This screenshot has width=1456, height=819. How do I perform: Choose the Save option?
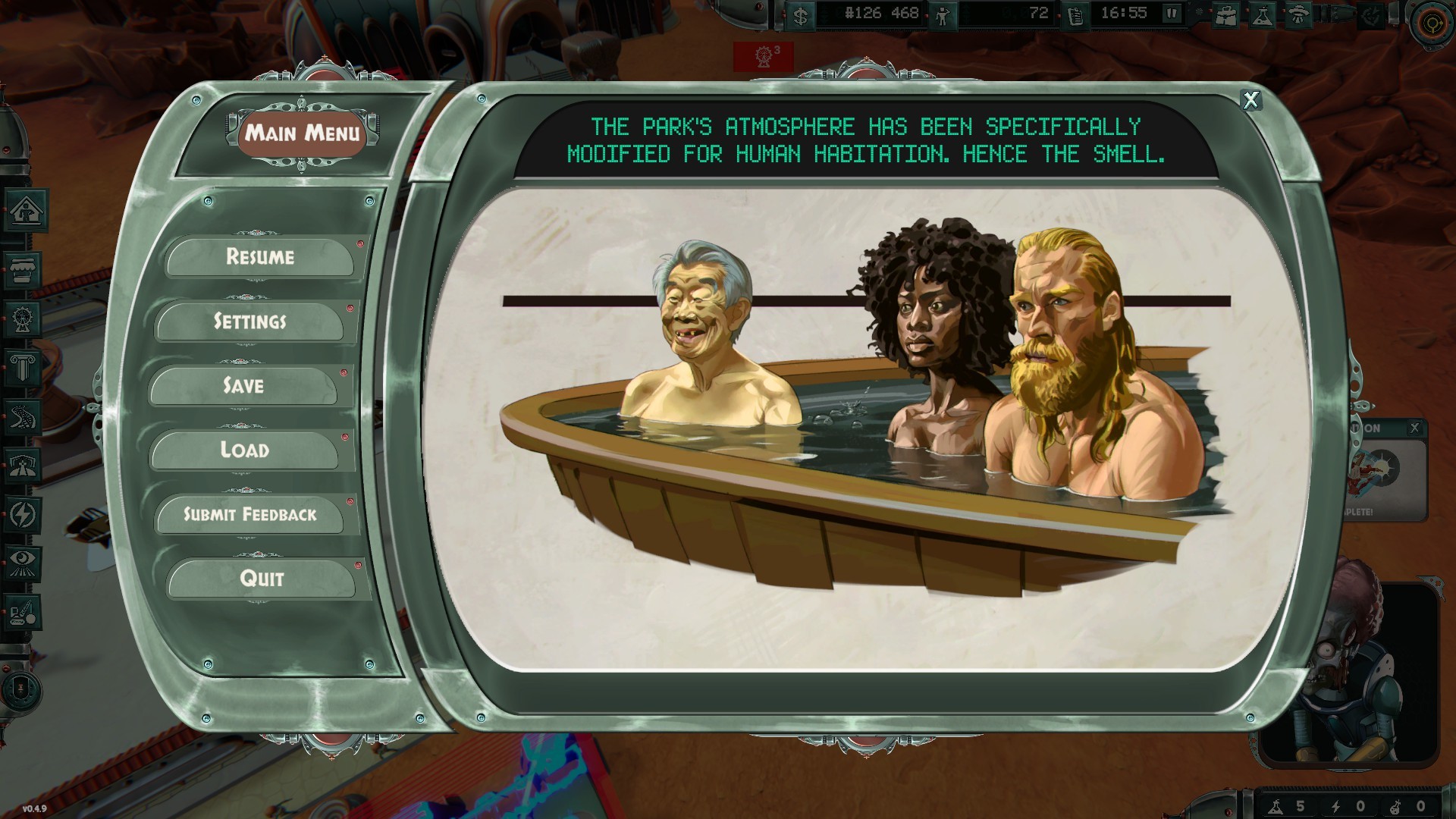pos(243,386)
